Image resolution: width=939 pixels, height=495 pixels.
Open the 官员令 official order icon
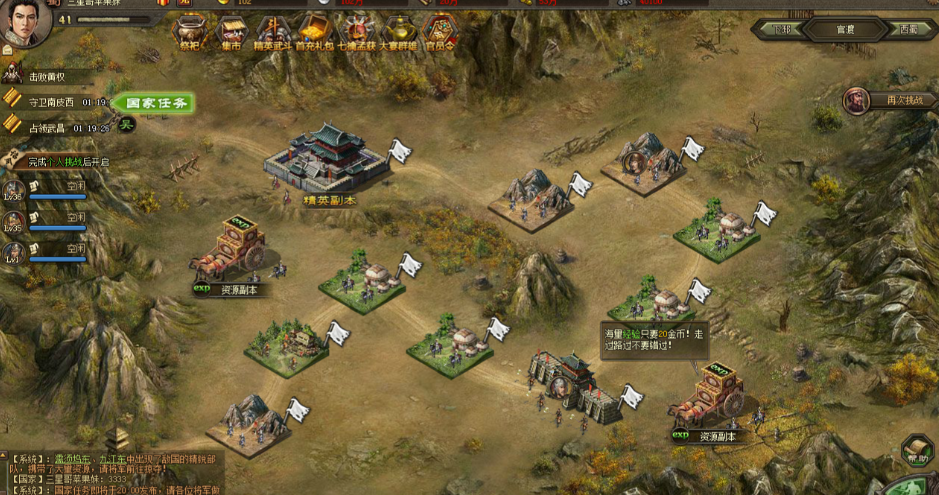[x=439, y=32]
